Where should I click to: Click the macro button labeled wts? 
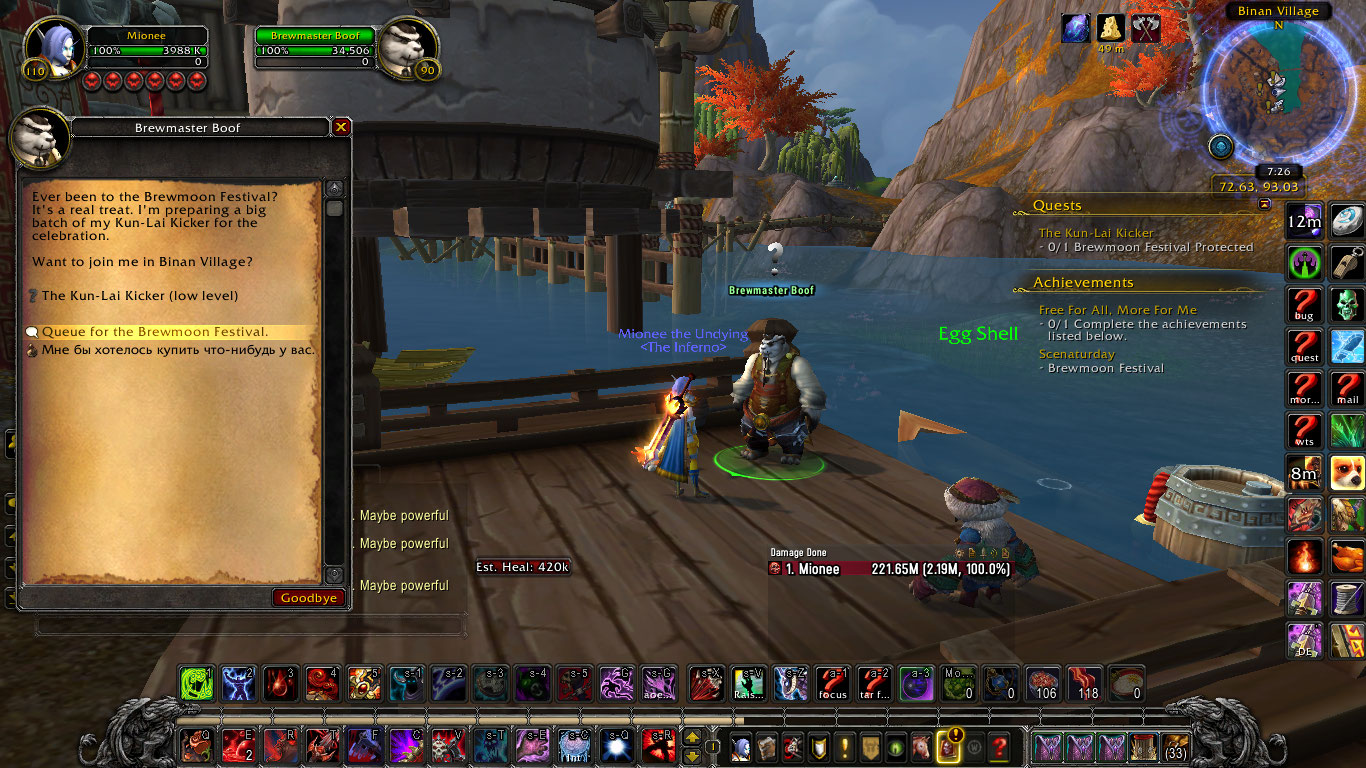[x=1304, y=431]
